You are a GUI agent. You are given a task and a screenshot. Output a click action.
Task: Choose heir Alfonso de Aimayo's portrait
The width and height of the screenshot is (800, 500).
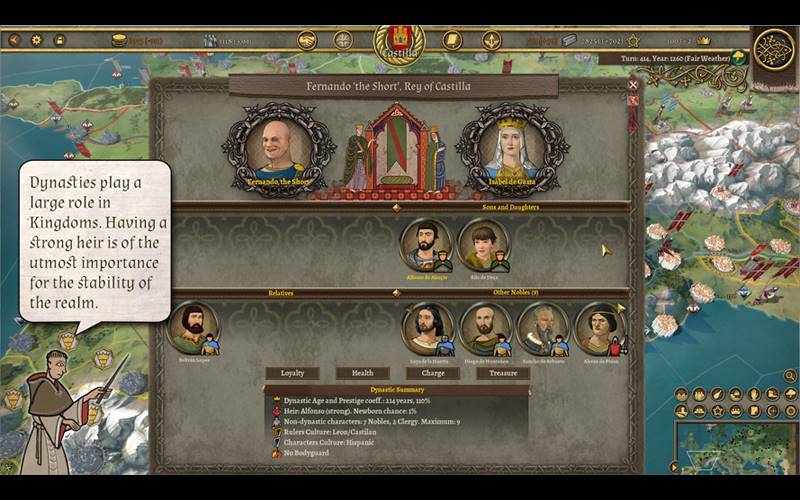pyautogui.click(x=425, y=244)
